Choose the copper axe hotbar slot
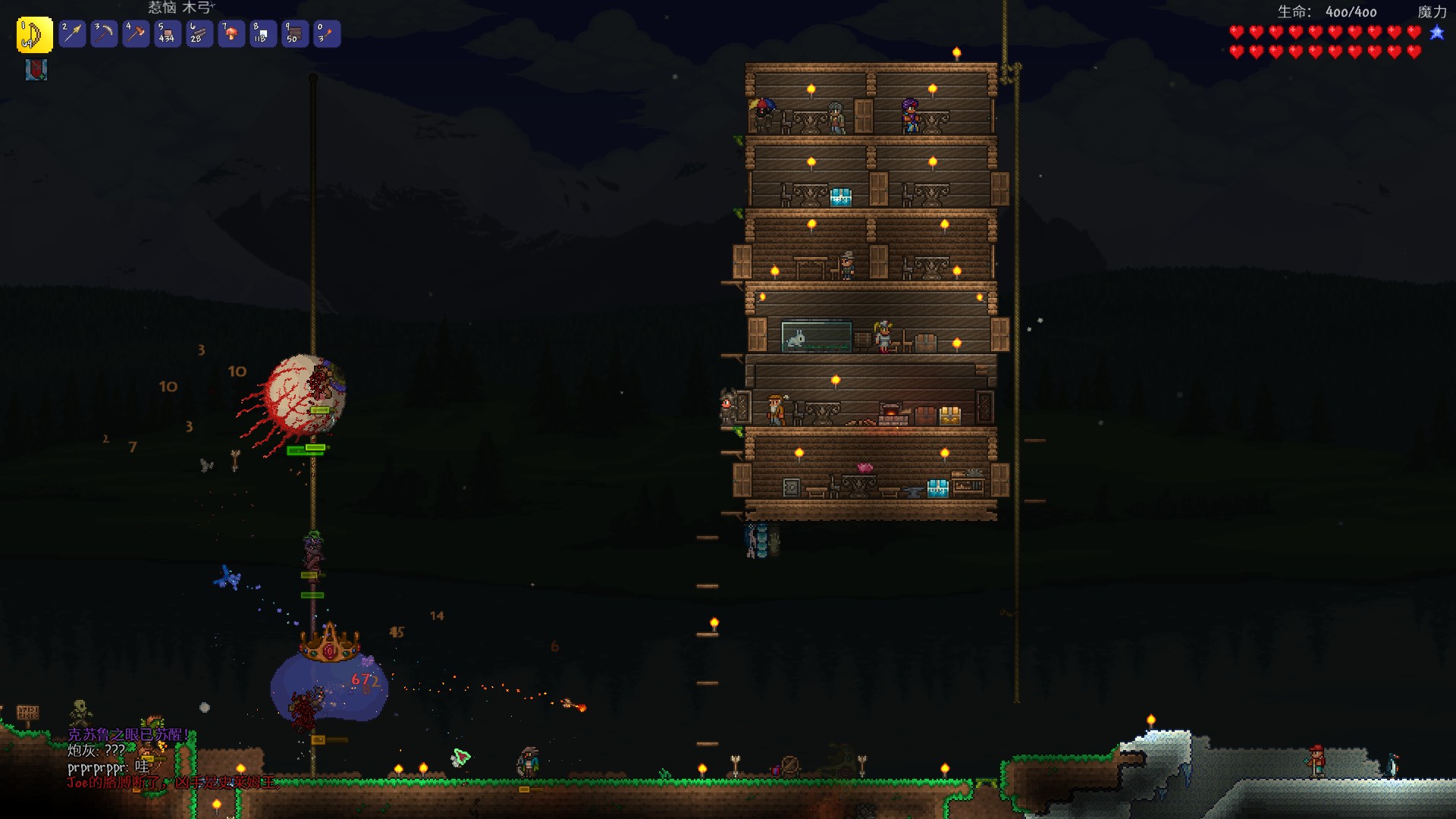 click(x=136, y=34)
